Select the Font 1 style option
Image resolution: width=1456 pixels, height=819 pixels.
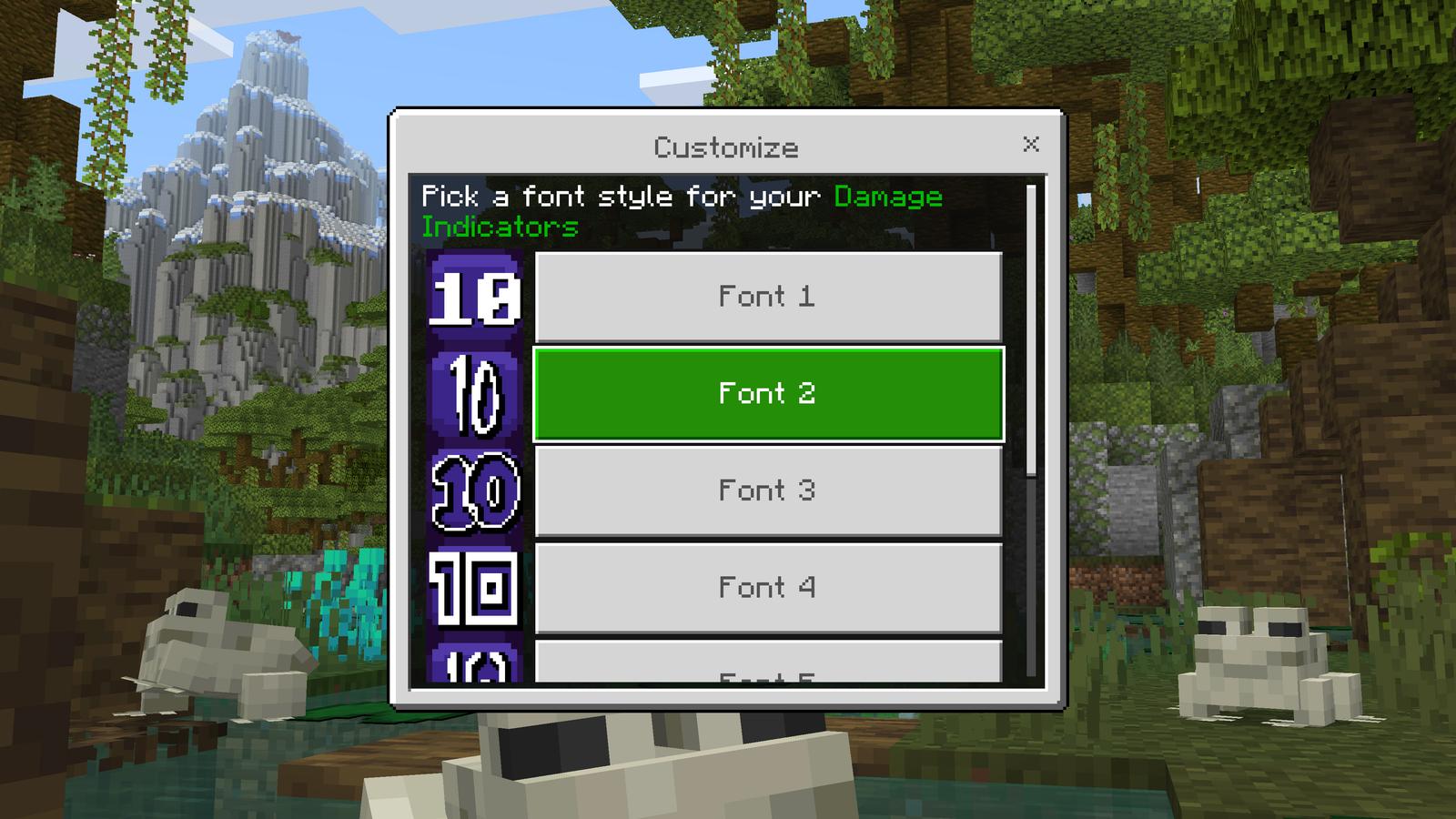769,295
